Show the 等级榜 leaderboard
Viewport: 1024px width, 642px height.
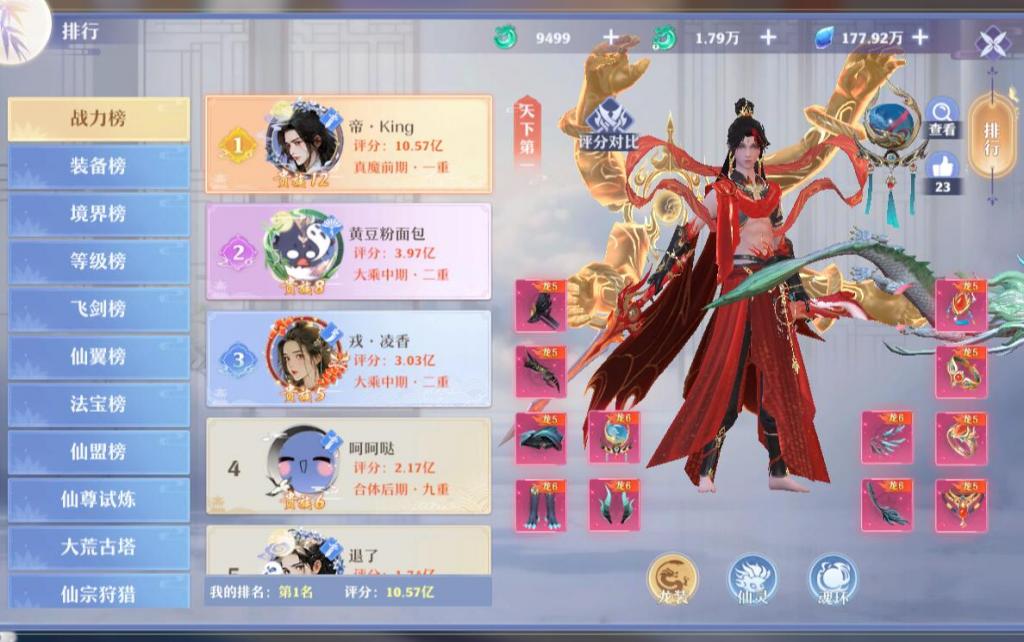coord(98,262)
